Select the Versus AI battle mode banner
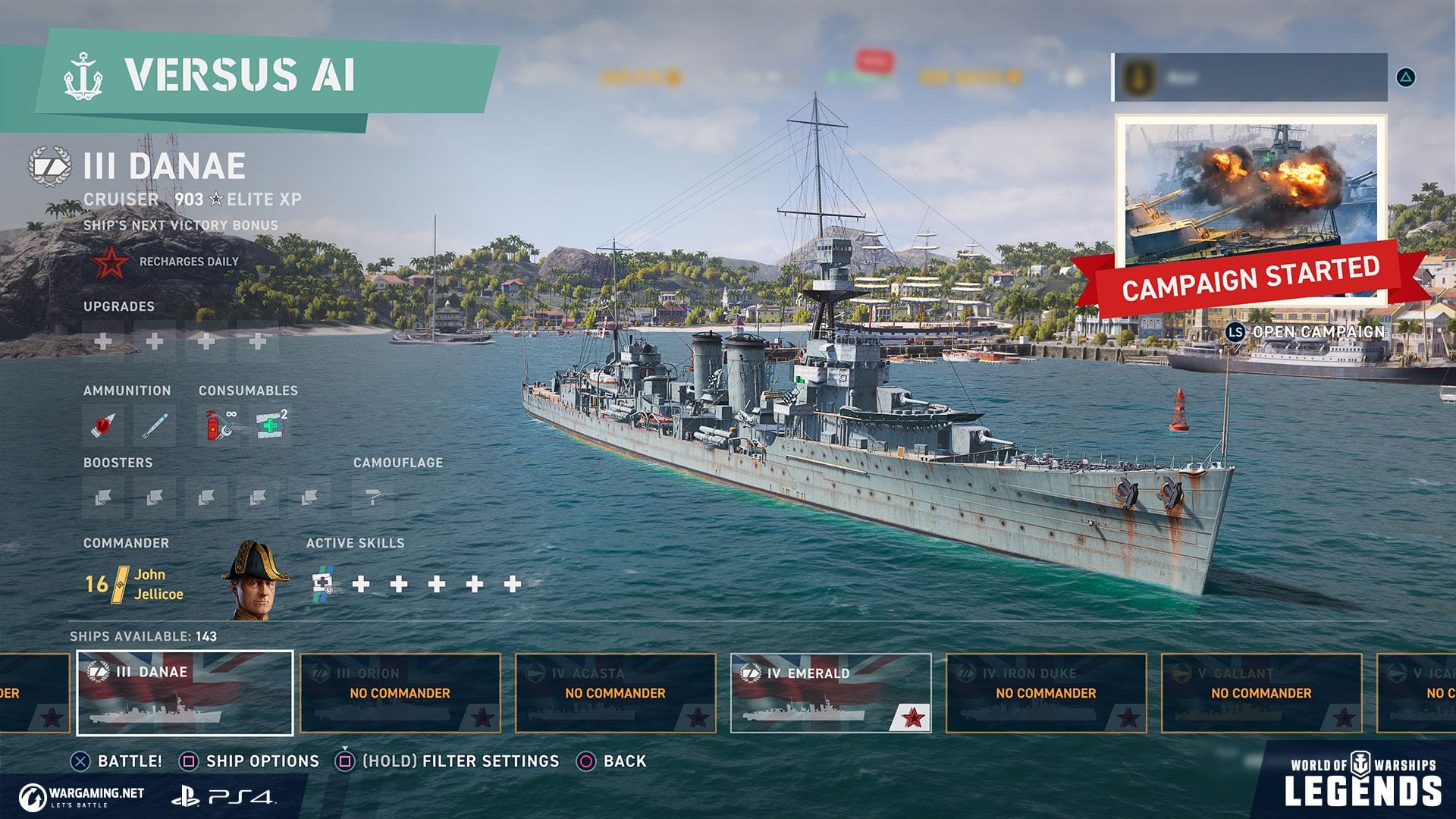 pos(250,75)
